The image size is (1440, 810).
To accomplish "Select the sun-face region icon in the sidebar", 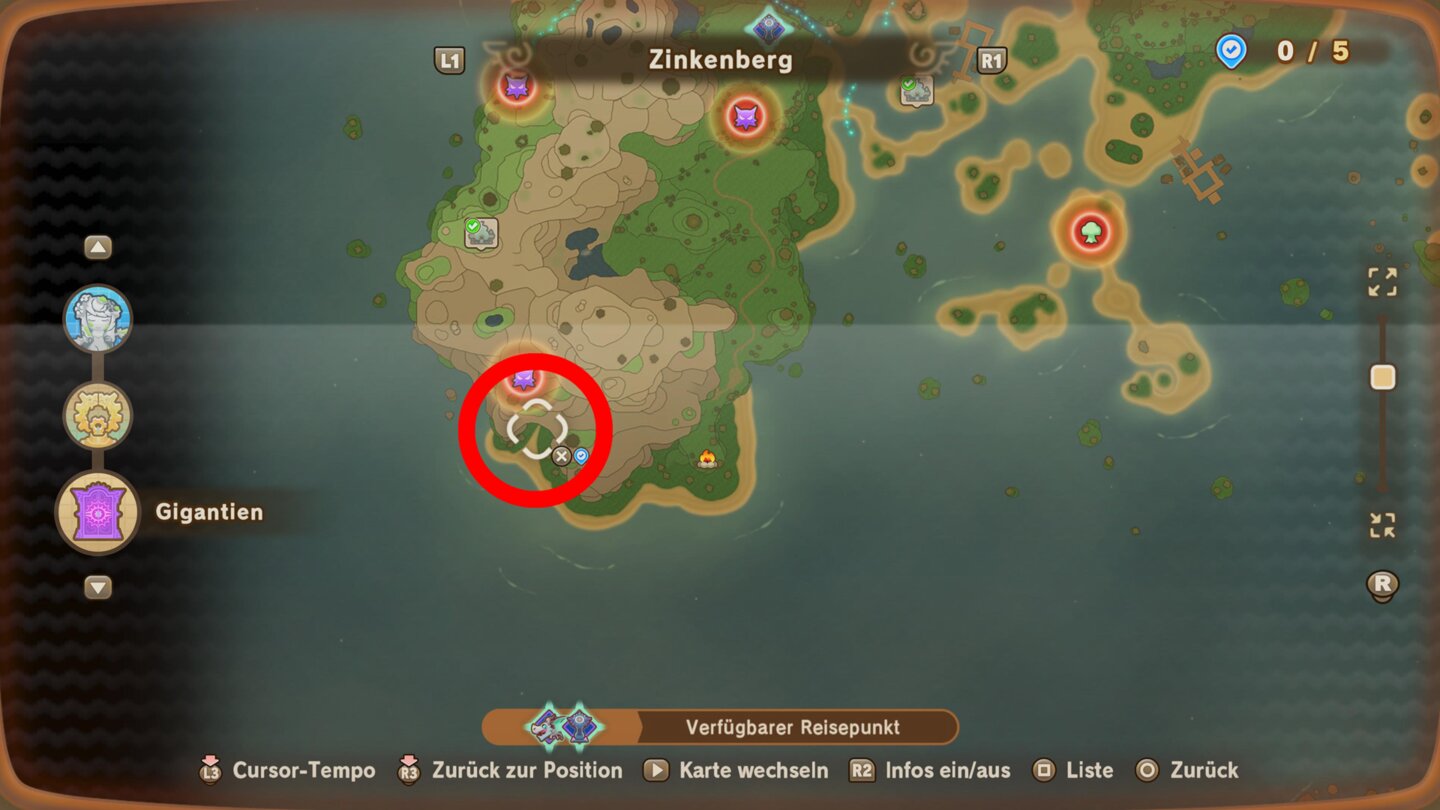I will click(96, 414).
